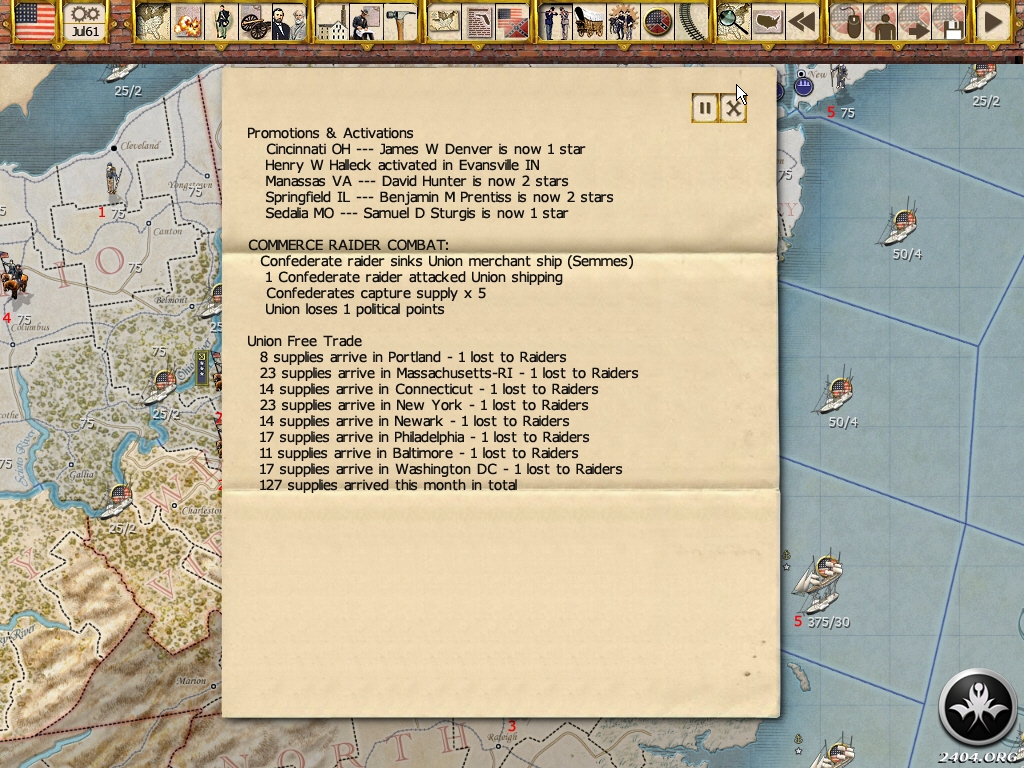Show the United States outline map
The image size is (1024, 768).
tap(768, 22)
